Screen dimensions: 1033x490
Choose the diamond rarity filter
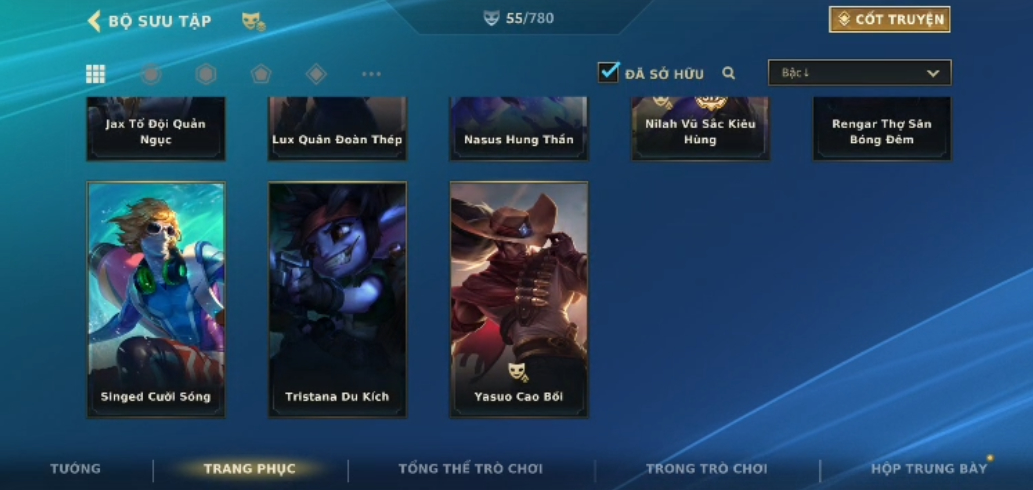316,73
